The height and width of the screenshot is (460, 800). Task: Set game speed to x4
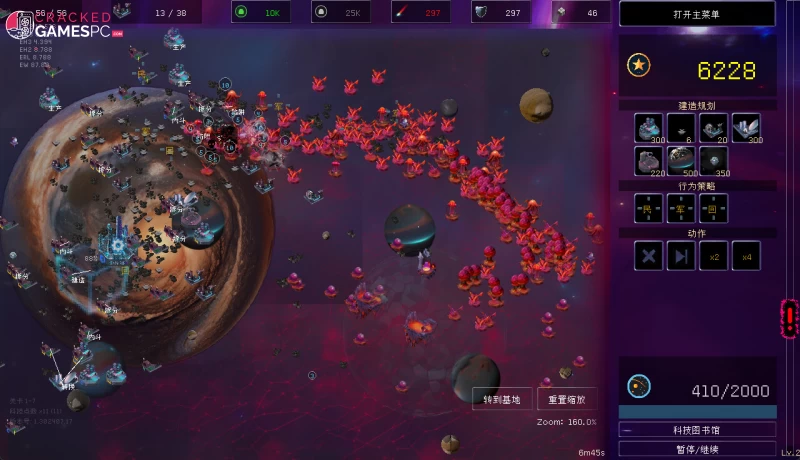745,256
